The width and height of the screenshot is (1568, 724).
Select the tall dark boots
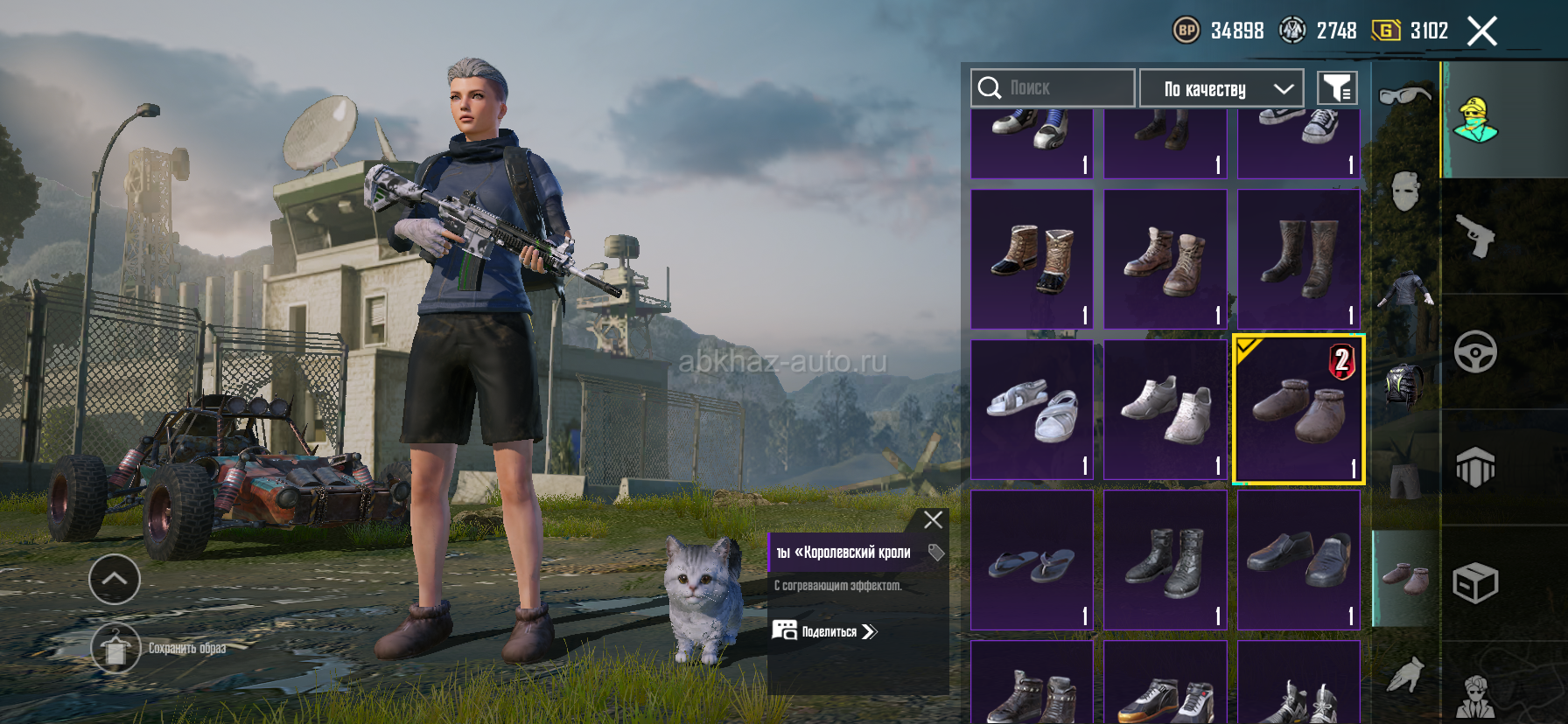click(x=1298, y=259)
